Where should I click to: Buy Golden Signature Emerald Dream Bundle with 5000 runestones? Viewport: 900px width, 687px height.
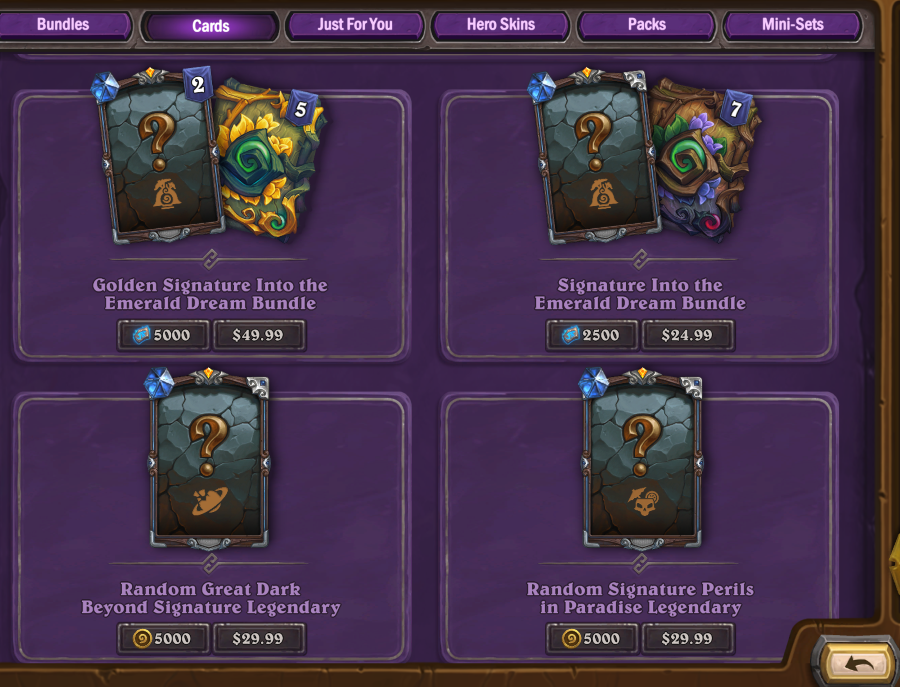coord(163,335)
